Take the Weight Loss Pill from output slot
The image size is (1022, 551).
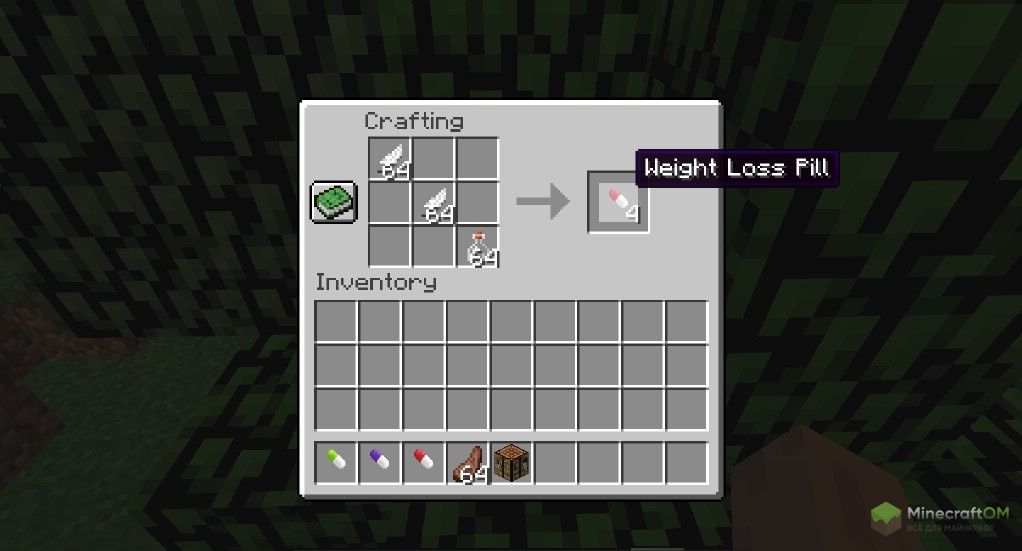pos(617,203)
